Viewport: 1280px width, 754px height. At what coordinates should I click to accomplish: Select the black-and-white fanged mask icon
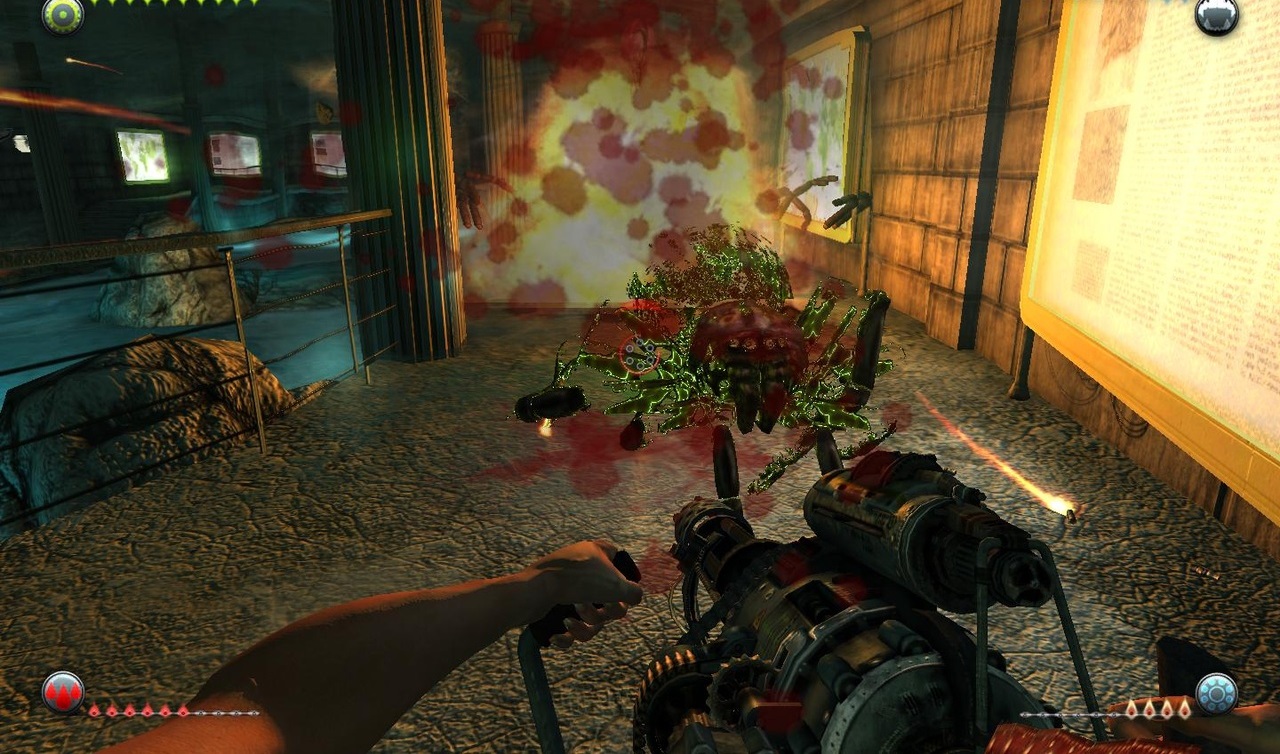(1216, 15)
